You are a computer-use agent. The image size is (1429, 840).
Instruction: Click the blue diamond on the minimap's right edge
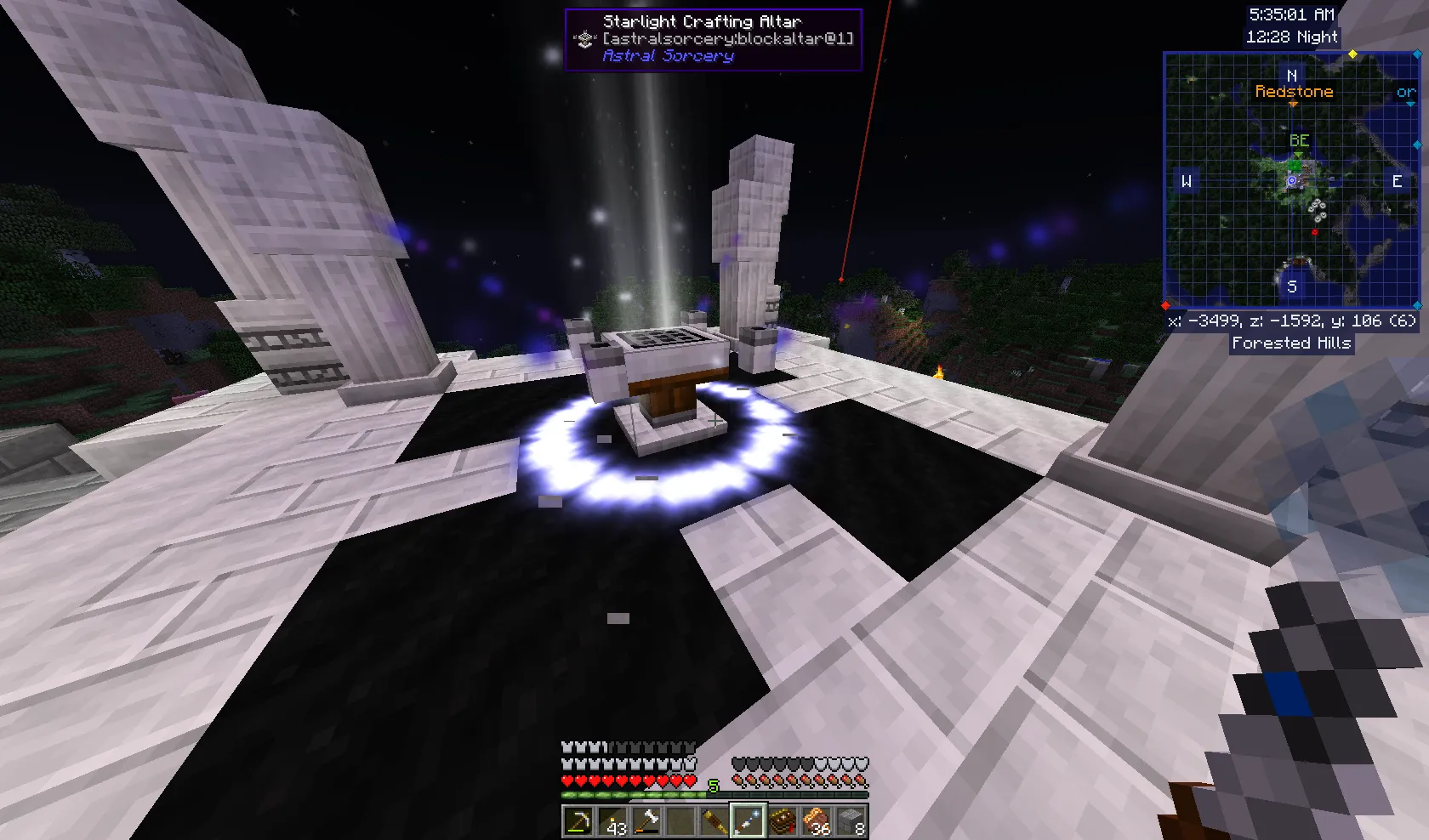pyautogui.click(x=1416, y=145)
